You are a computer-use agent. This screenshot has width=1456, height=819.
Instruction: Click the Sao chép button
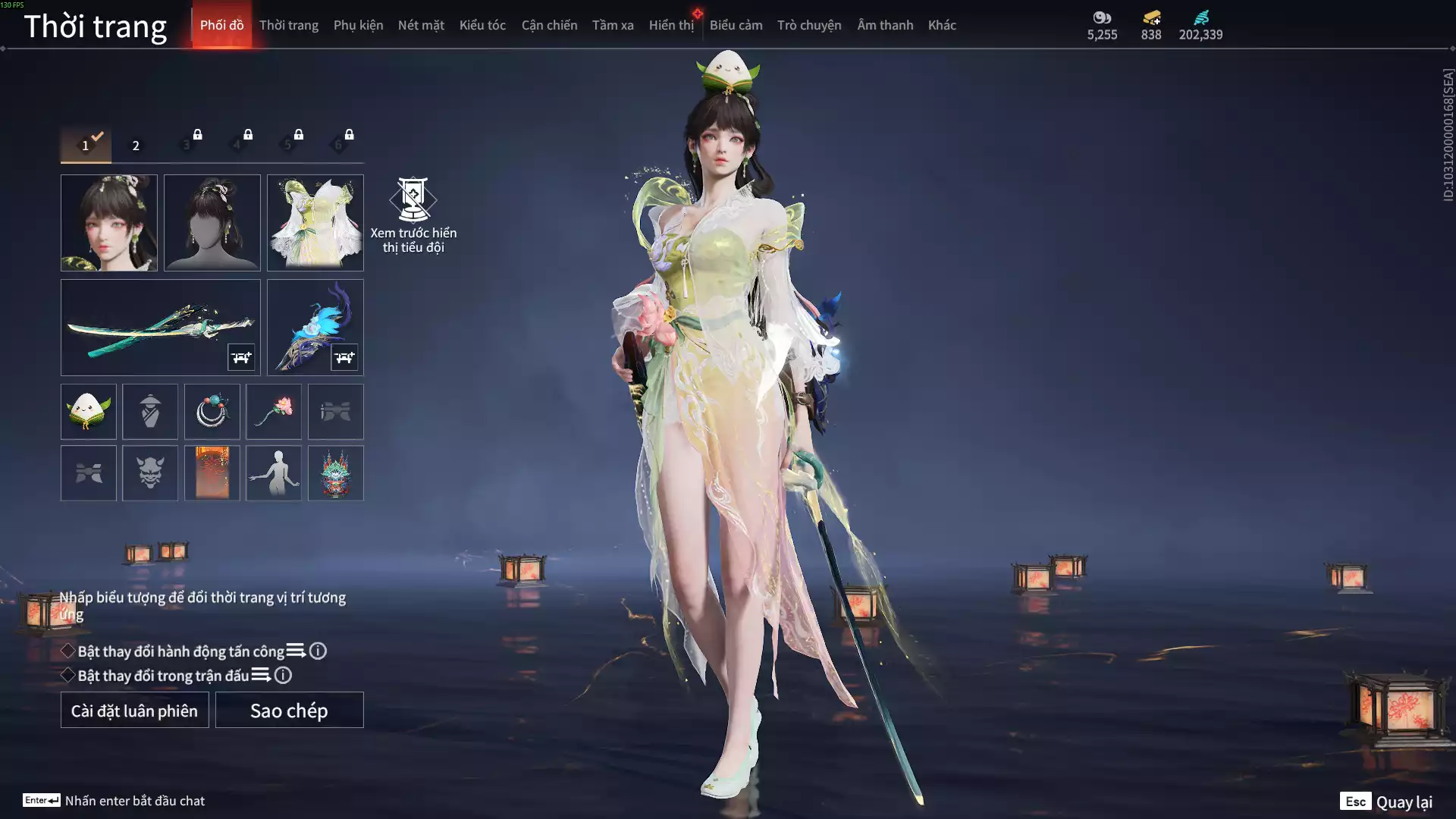[x=289, y=711]
